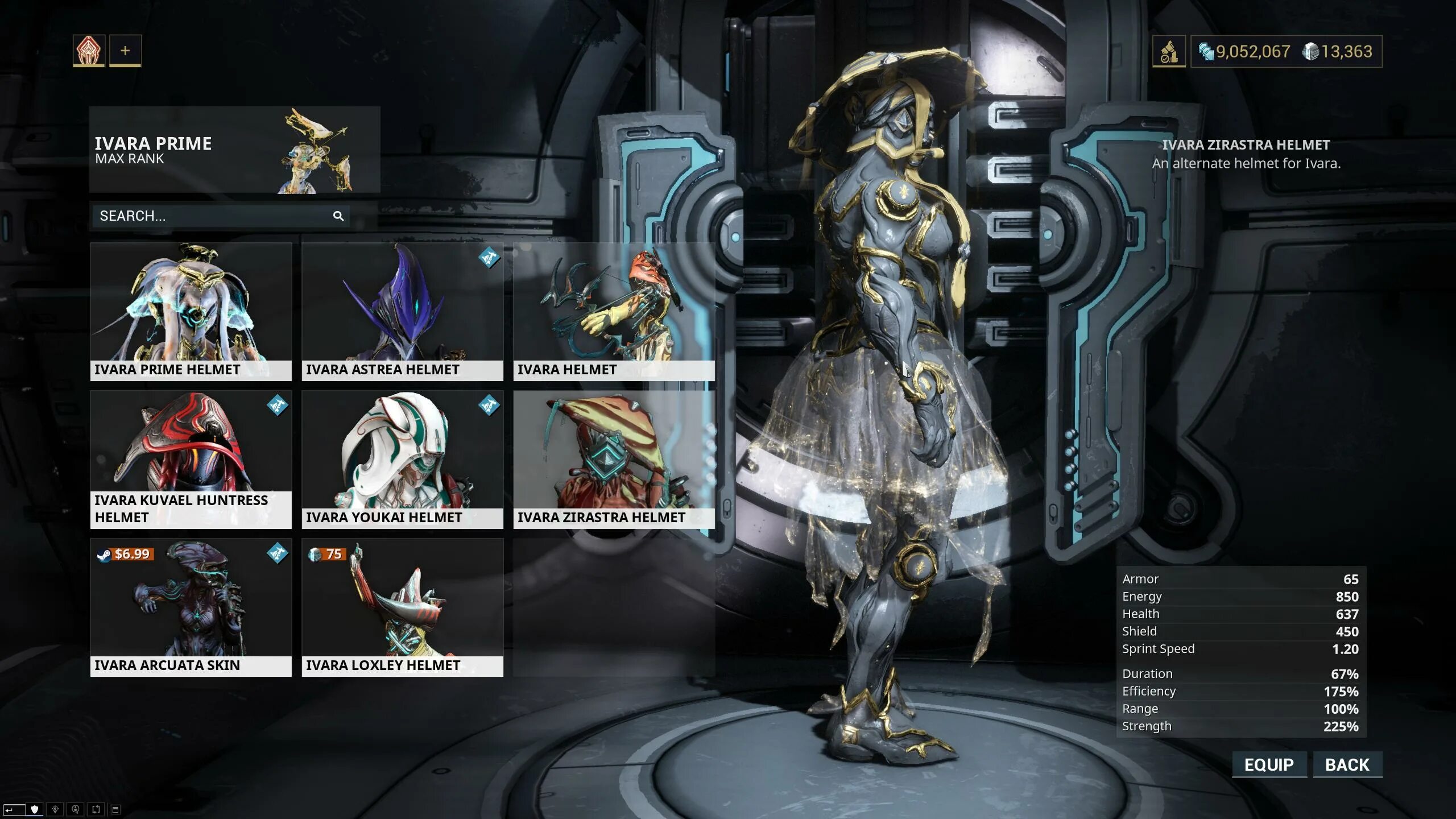Open the player profile emblem icon
1456x819 pixels.
[x=89, y=51]
